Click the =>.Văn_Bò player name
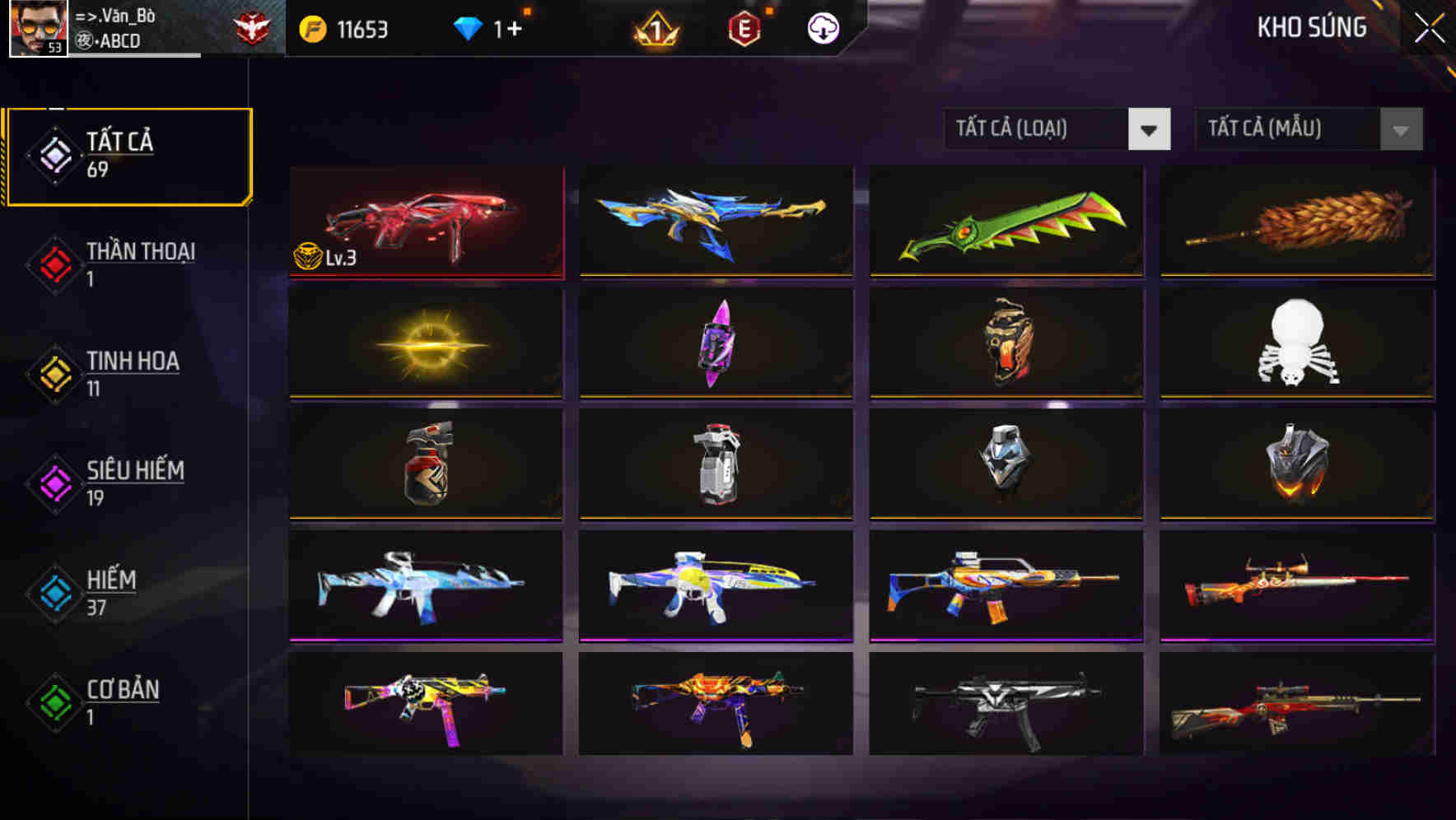 (x=114, y=15)
